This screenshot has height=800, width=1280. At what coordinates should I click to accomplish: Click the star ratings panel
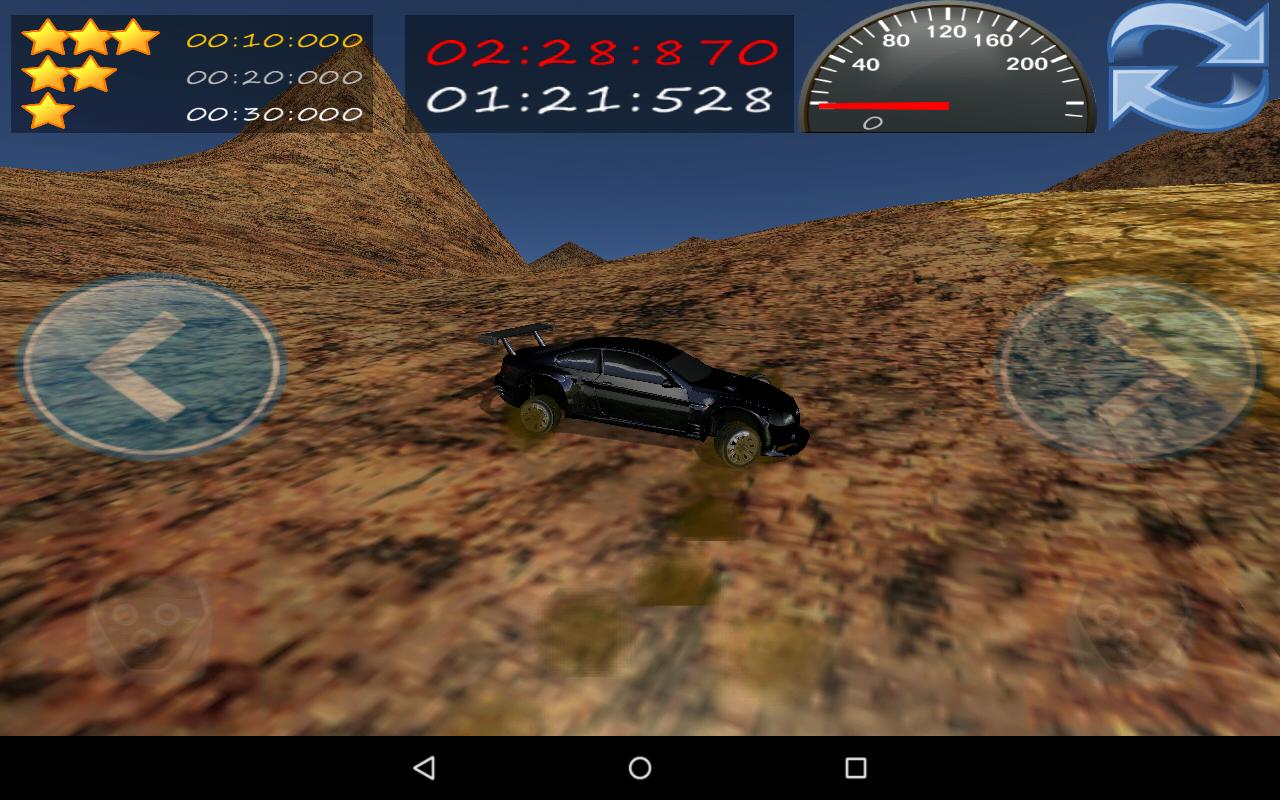[x=185, y=70]
